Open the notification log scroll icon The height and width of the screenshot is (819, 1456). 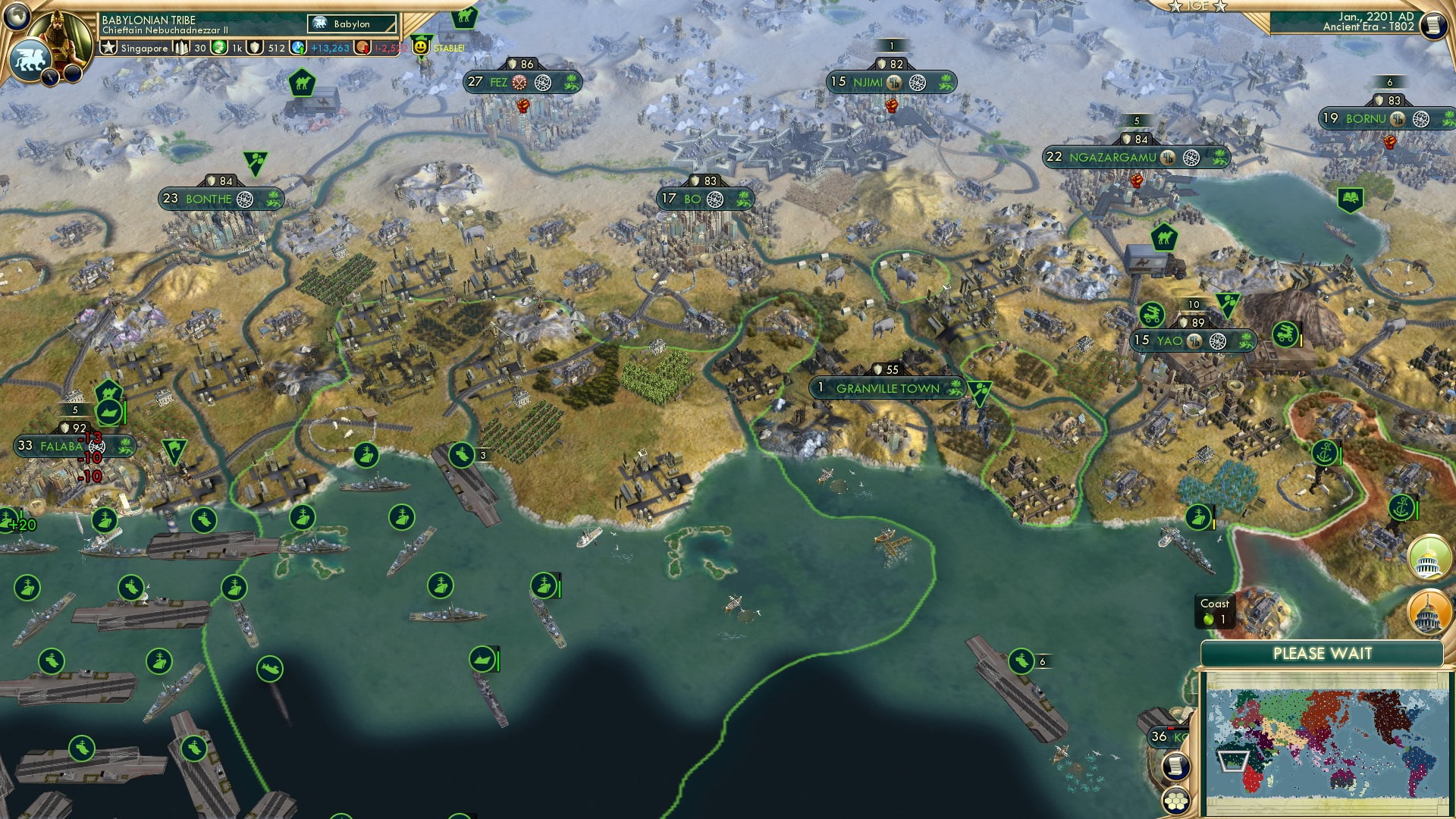[1175, 766]
